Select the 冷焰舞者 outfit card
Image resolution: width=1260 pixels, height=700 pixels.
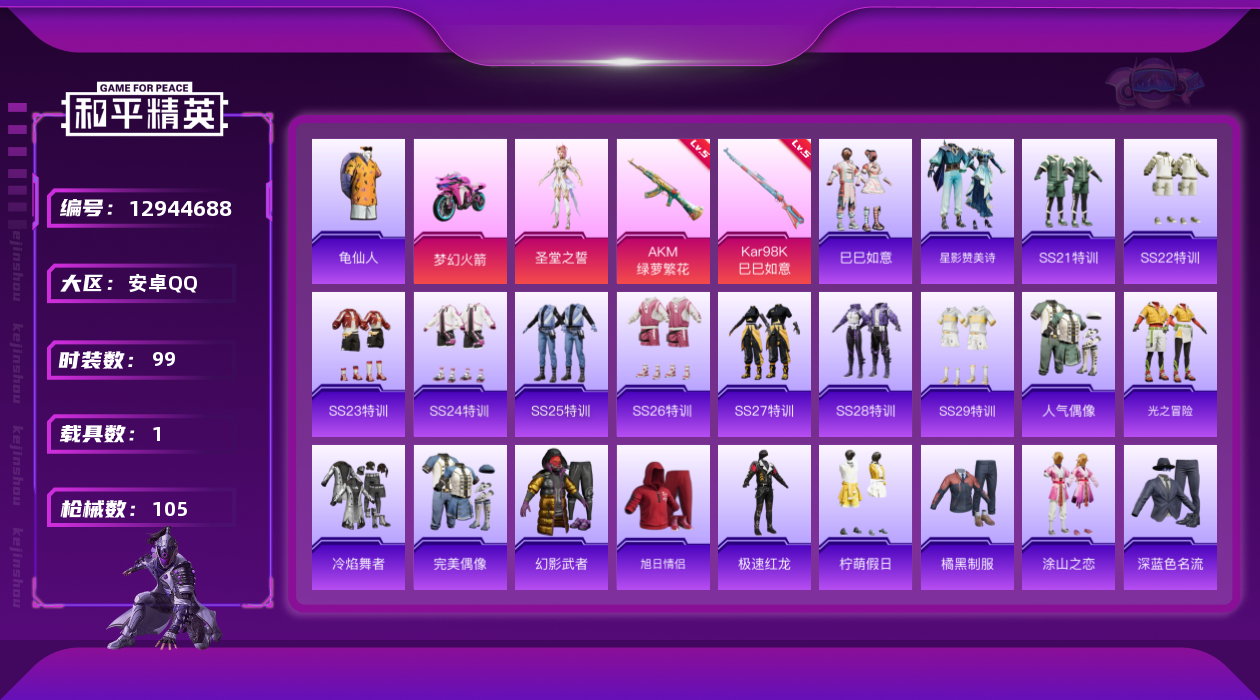tap(358, 517)
